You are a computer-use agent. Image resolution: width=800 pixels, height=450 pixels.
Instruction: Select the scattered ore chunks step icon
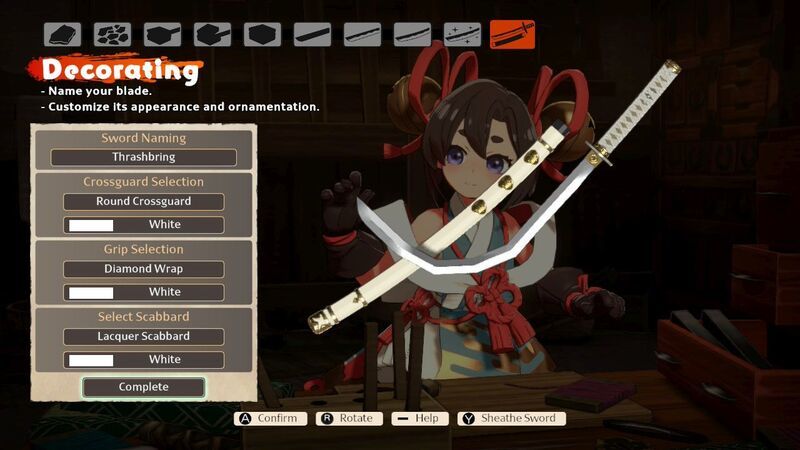[x=112, y=35]
